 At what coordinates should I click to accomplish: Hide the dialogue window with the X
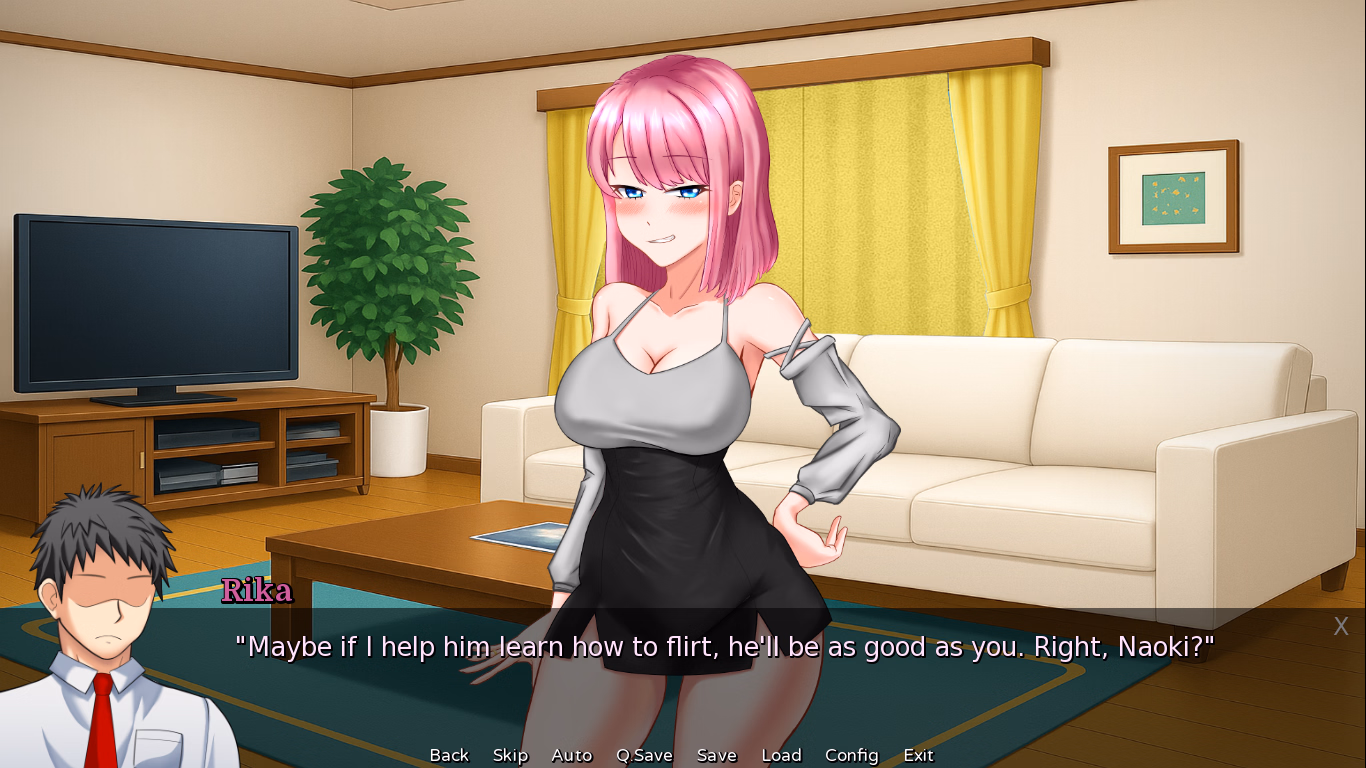(1340, 626)
